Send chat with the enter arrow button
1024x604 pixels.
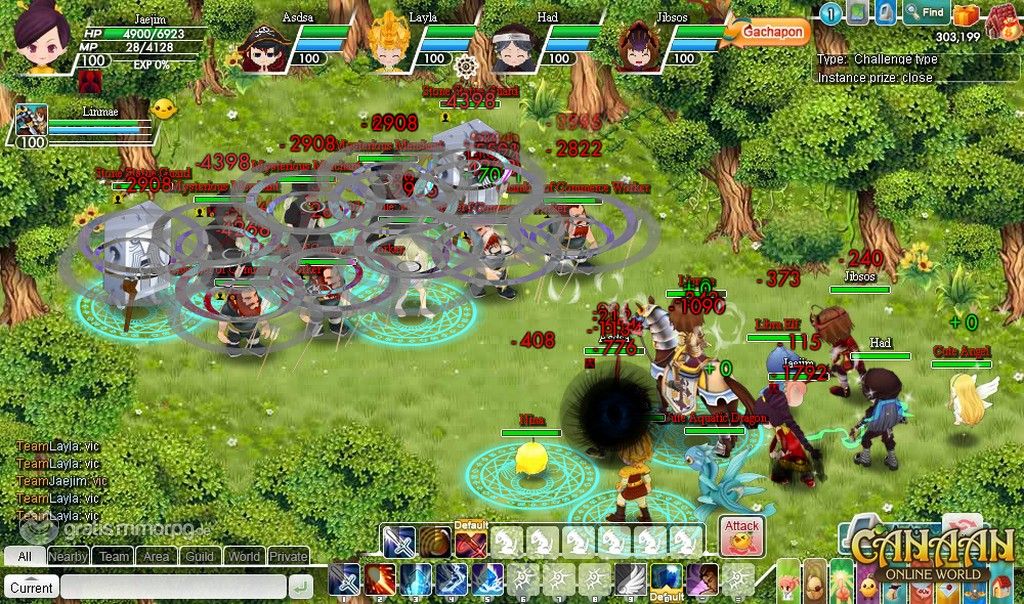click(x=299, y=587)
